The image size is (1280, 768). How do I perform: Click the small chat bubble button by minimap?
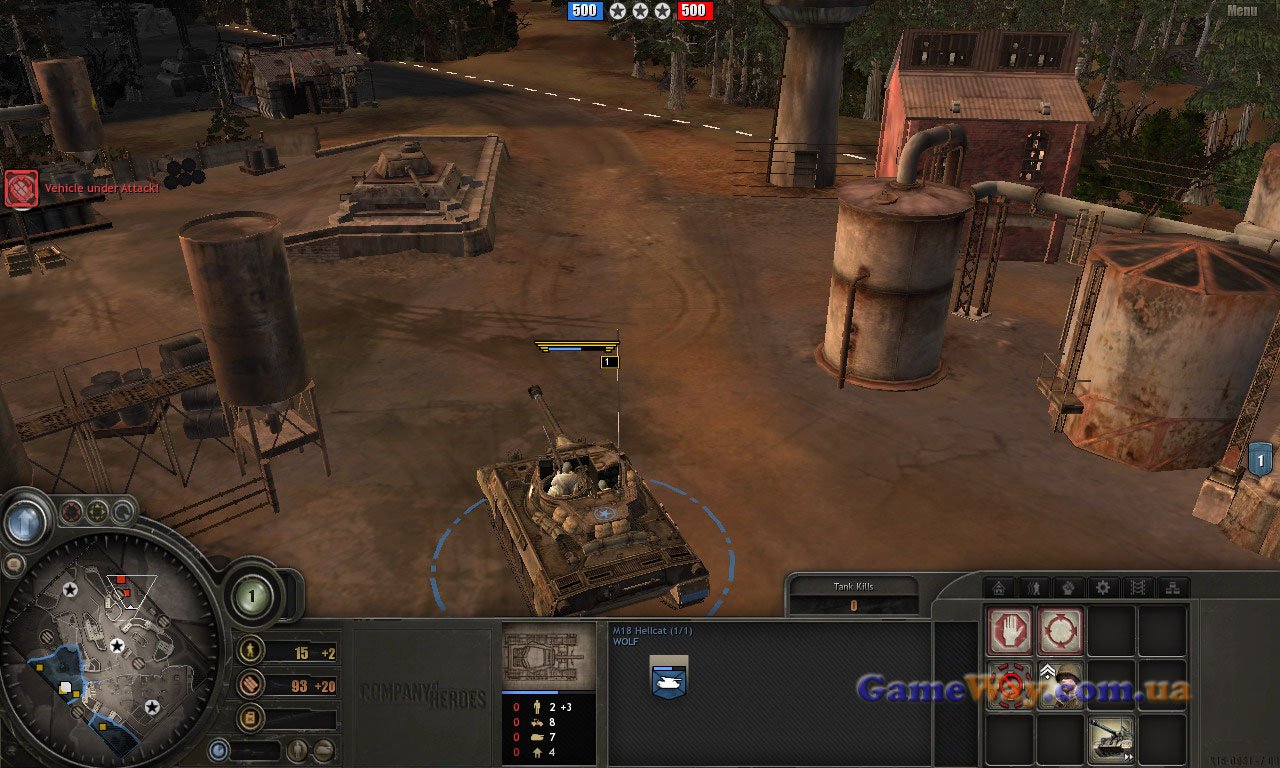(14, 565)
